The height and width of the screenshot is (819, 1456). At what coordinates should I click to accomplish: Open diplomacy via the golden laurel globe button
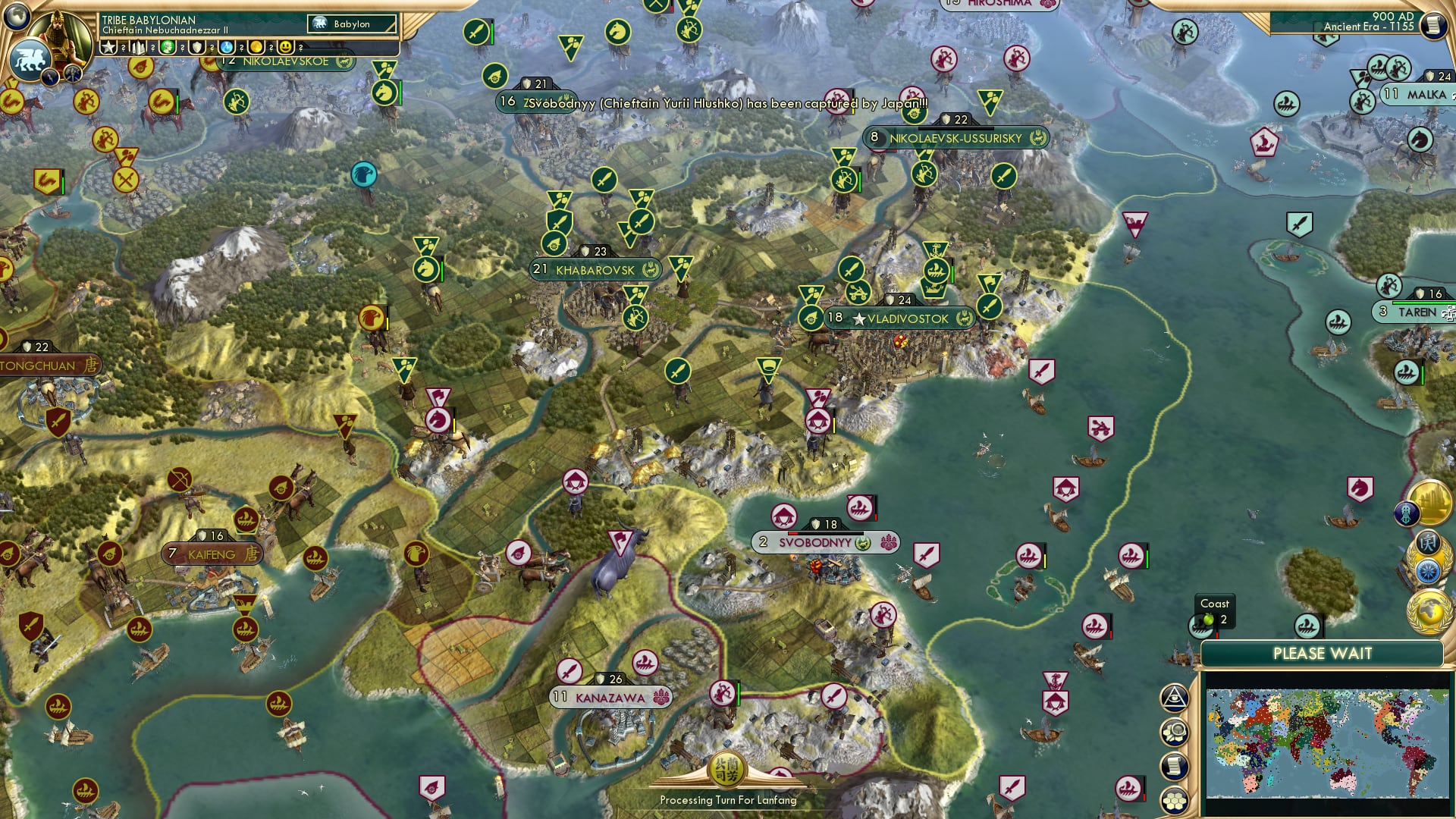coord(1430,611)
